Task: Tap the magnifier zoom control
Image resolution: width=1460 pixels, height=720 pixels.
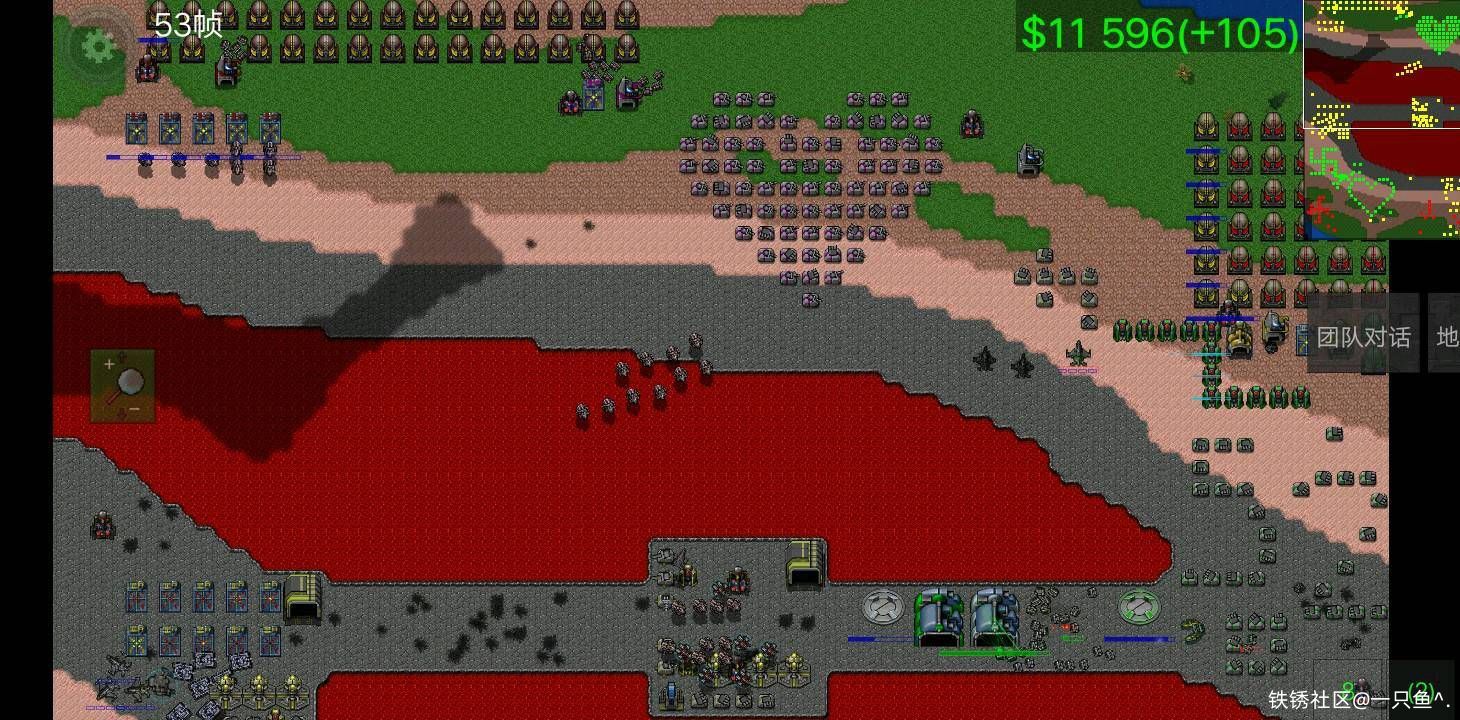Action: (124, 385)
